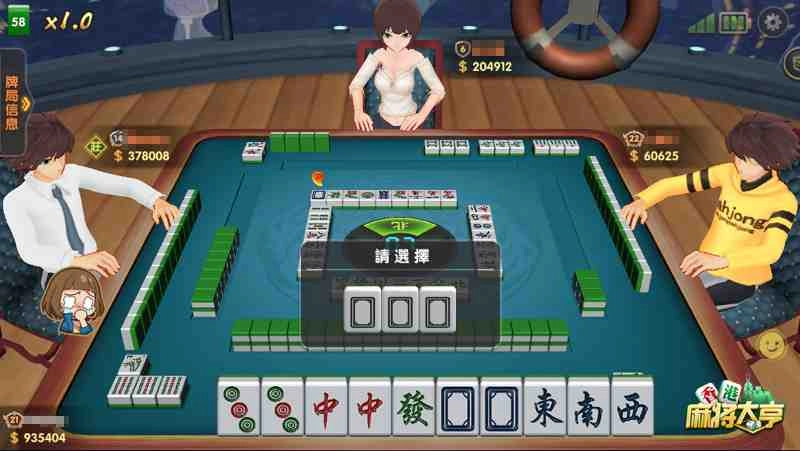This screenshot has width=800, height=451.
Task: Pick the 南 south wind tile
Action: click(x=588, y=408)
